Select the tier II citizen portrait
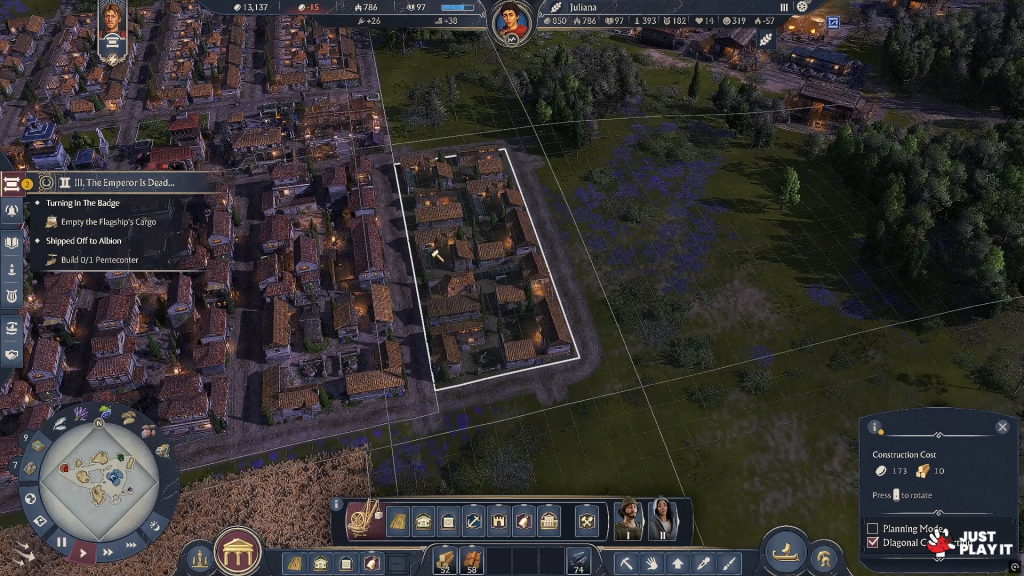This screenshot has height=576, width=1024. pos(662,518)
